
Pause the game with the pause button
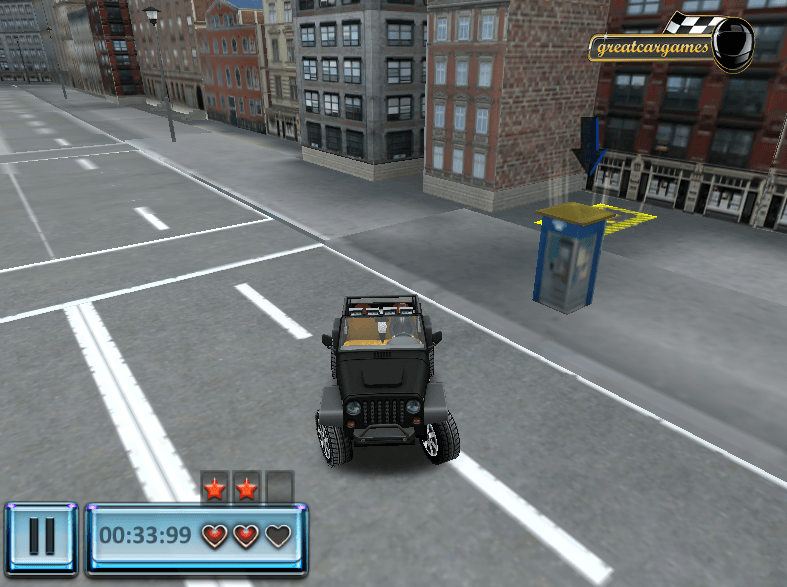coord(41,537)
